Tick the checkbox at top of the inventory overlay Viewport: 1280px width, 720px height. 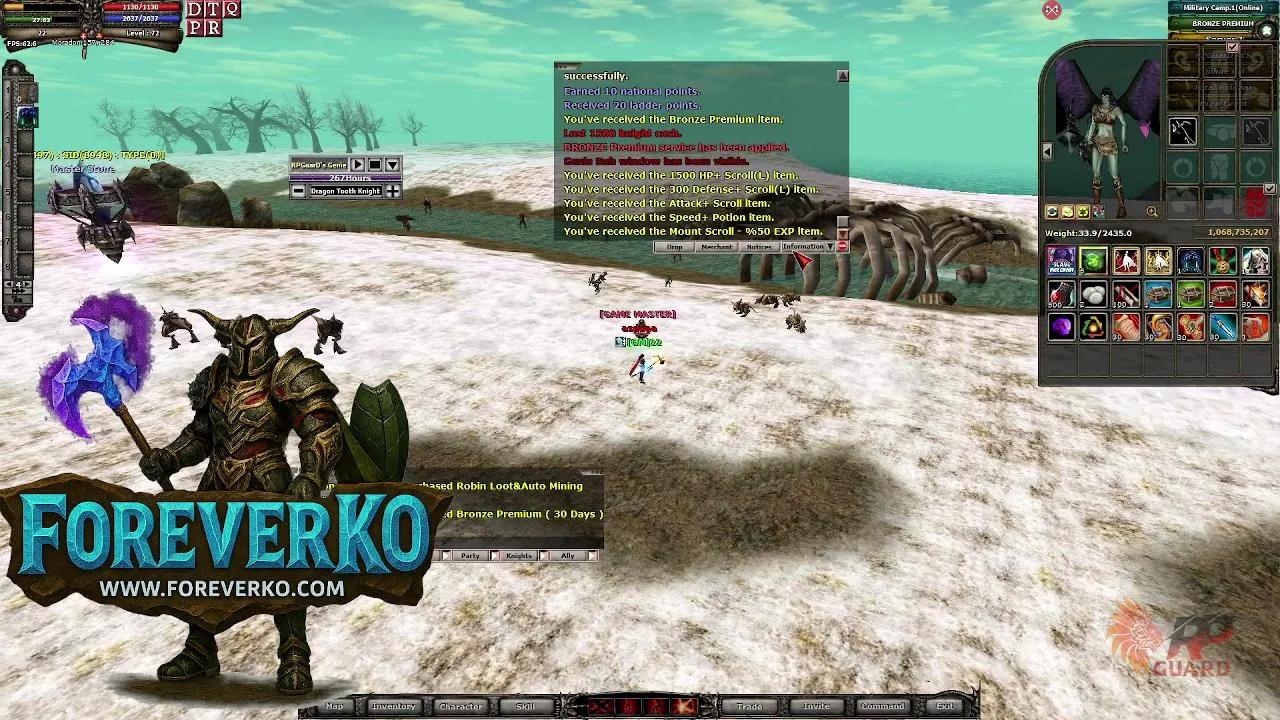pyautogui.click(x=1232, y=47)
